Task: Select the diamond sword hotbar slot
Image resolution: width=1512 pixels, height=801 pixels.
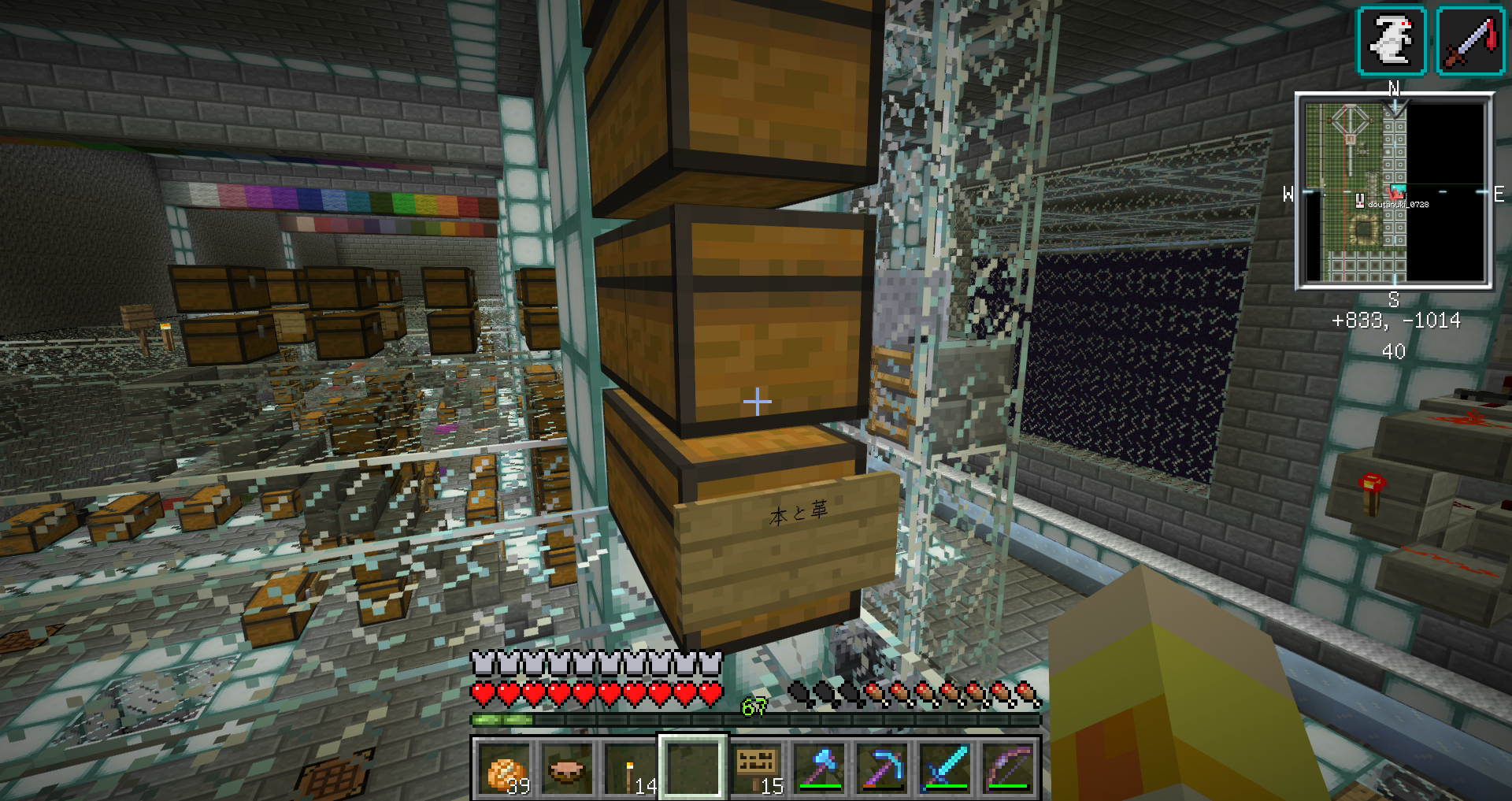Action: [x=946, y=768]
